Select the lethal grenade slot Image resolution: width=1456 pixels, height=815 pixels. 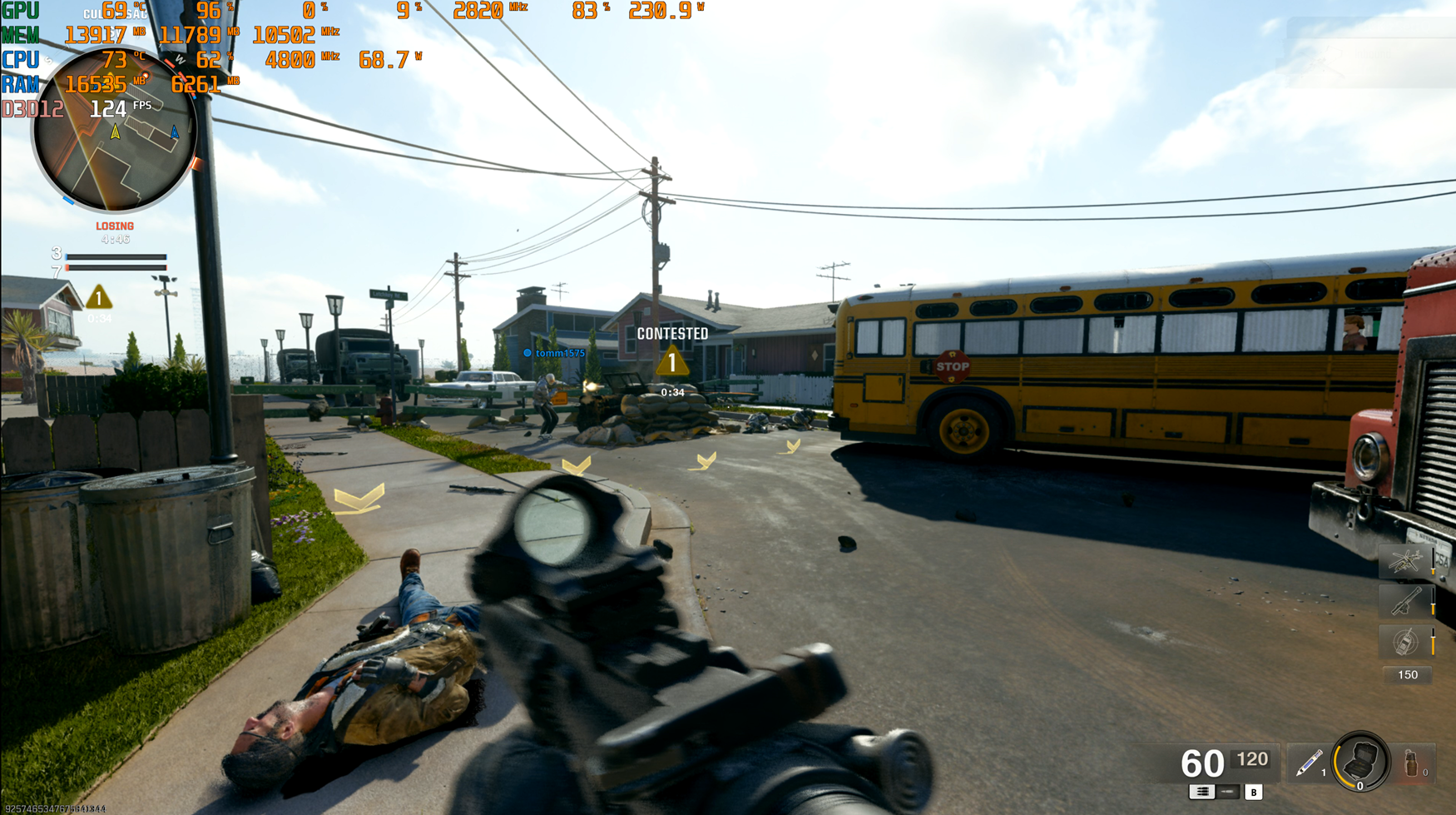(x=1412, y=763)
